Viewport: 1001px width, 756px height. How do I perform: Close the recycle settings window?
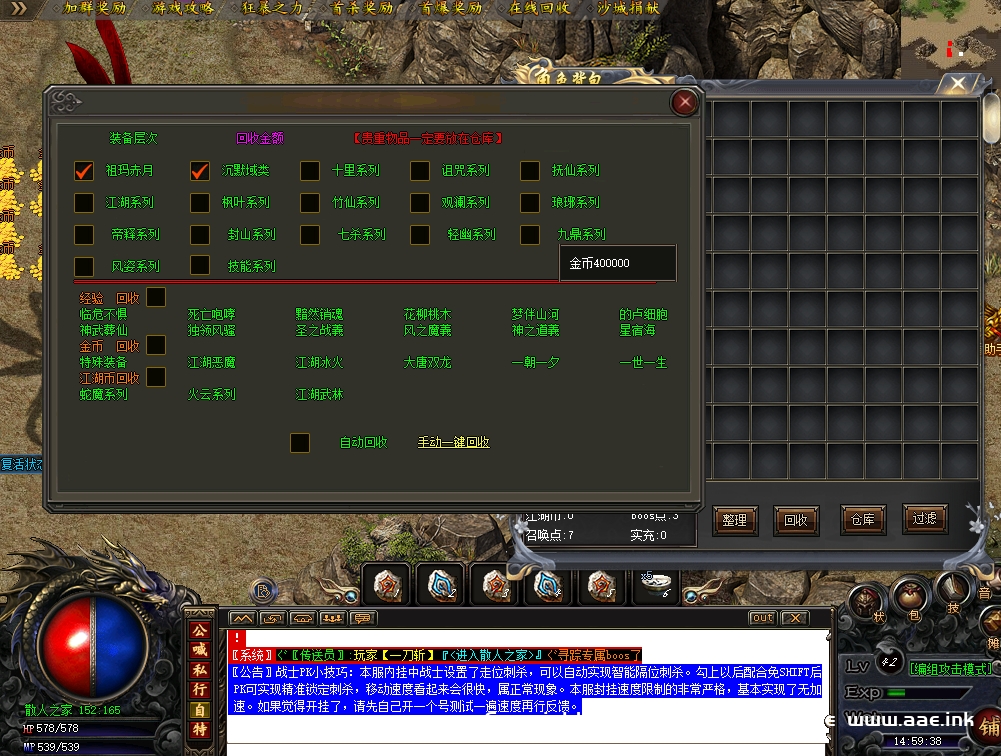tap(684, 102)
